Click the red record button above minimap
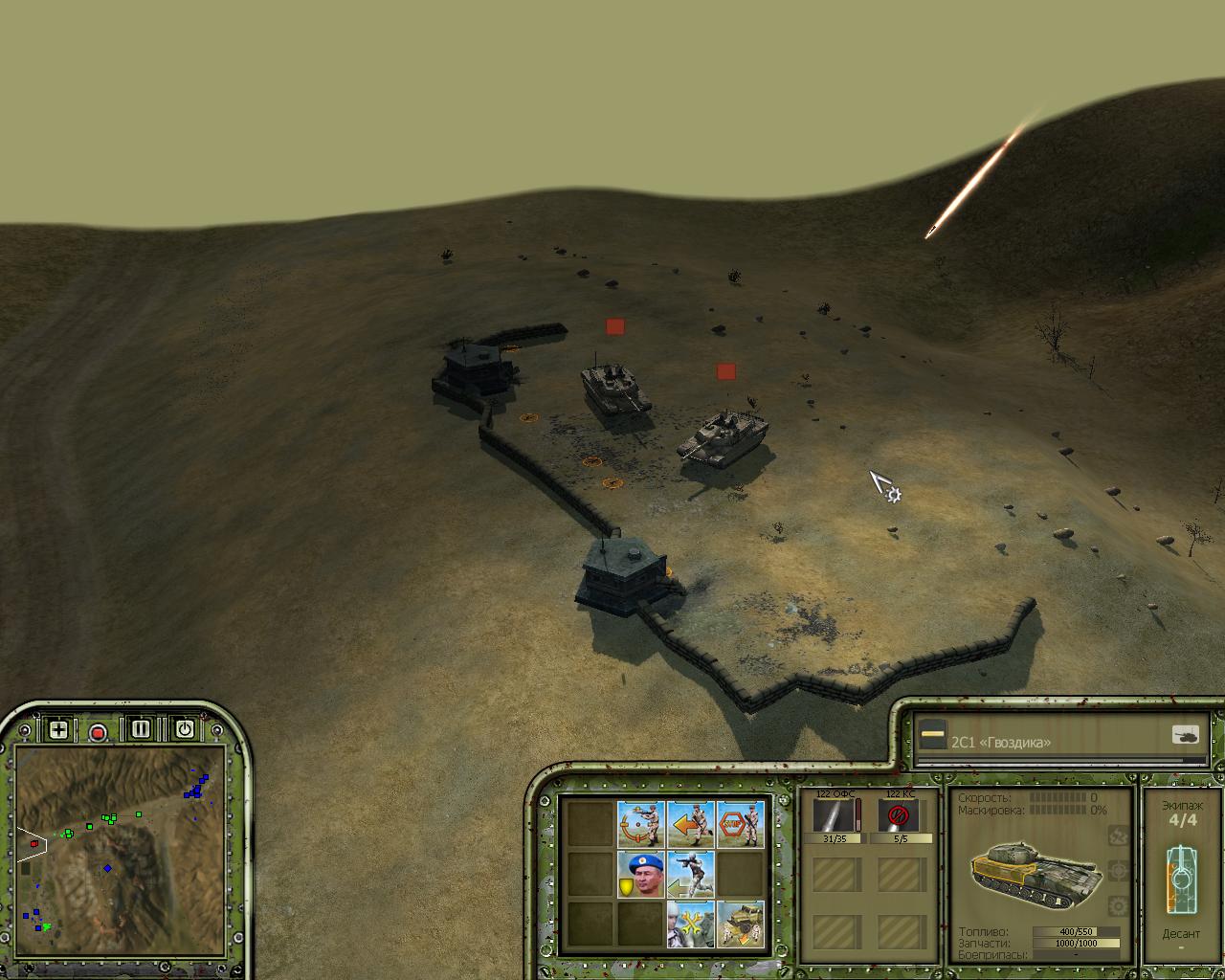The width and height of the screenshot is (1225, 980). pos(98,733)
